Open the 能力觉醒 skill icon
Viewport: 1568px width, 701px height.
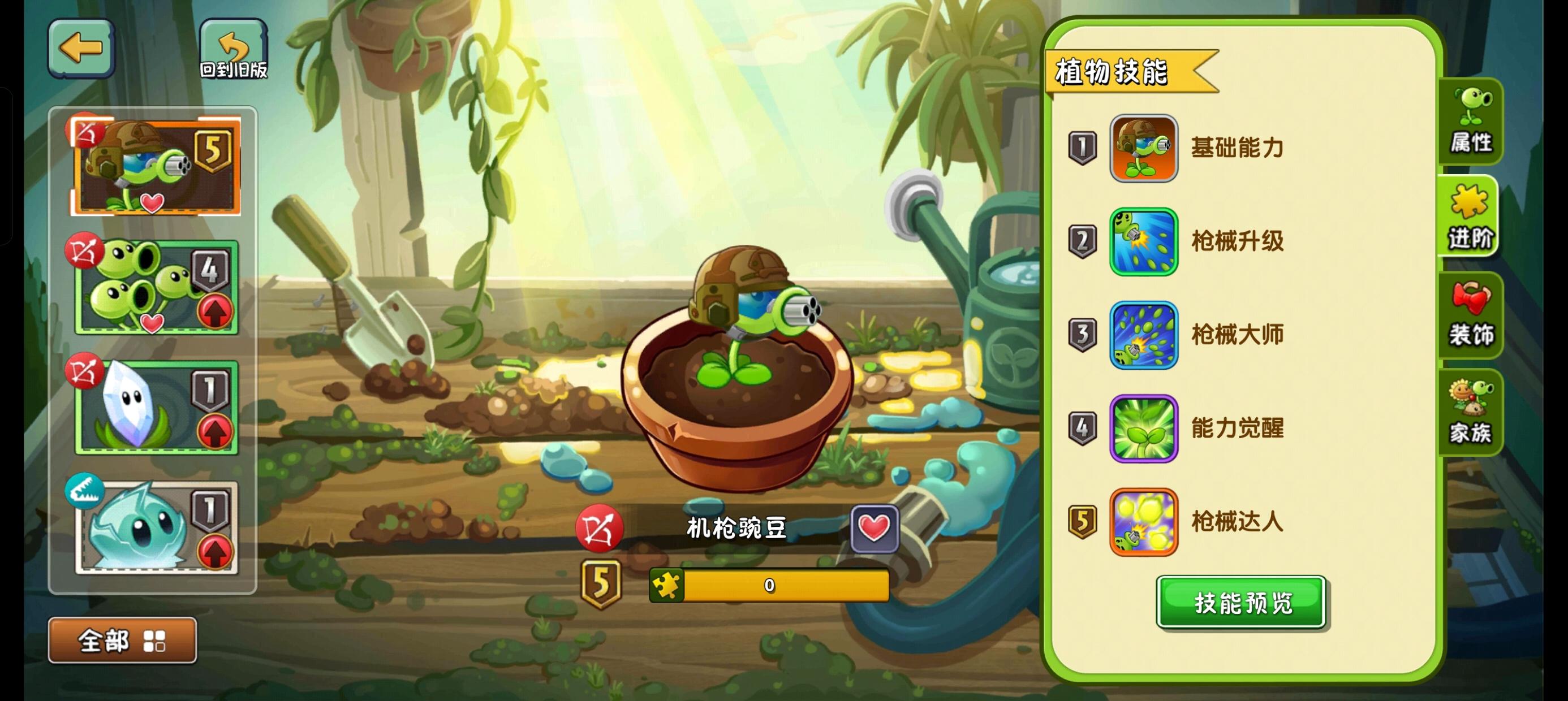point(1144,427)
